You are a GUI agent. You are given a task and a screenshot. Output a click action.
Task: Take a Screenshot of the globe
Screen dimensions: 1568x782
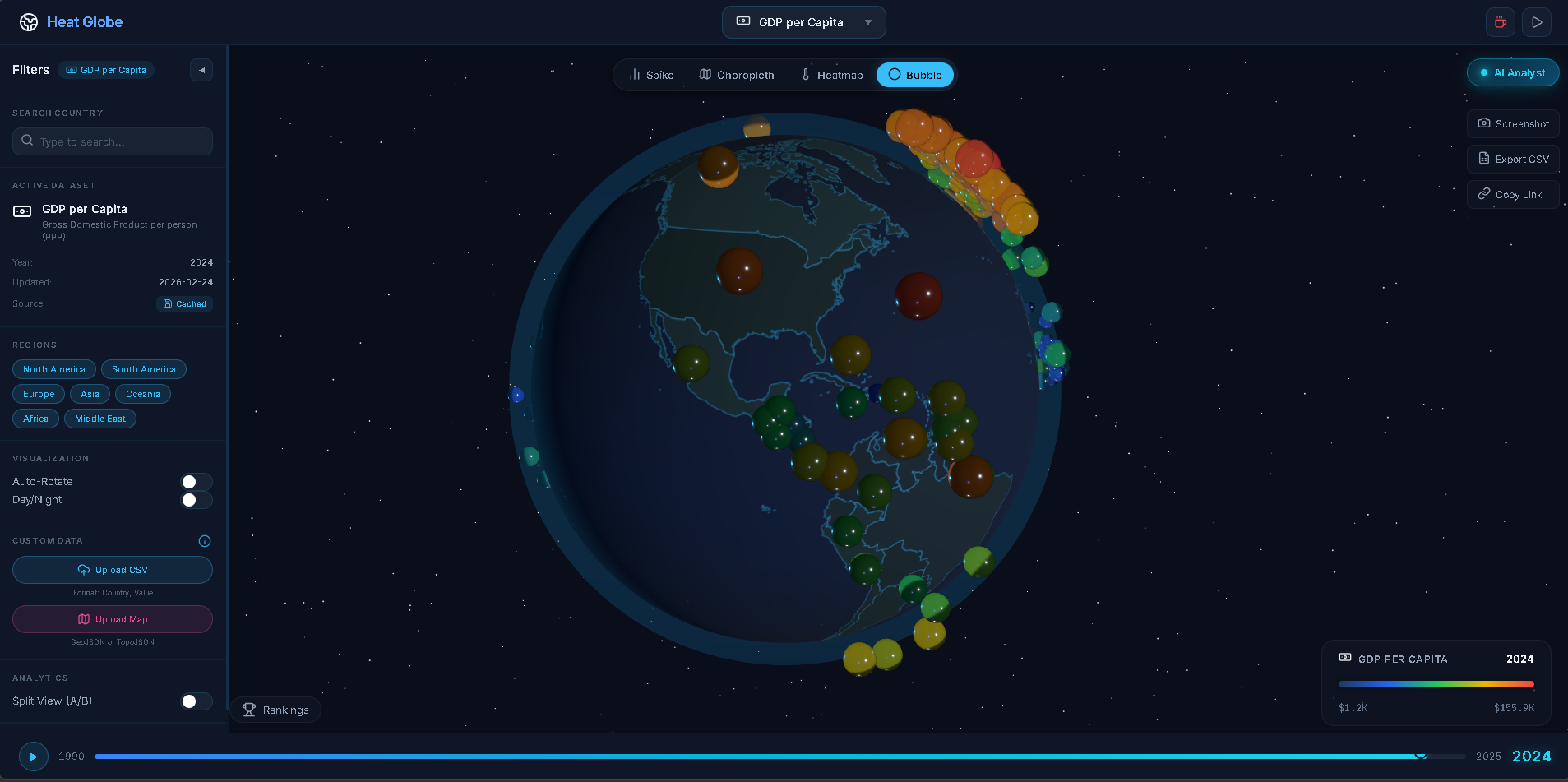click(1512, 123)
